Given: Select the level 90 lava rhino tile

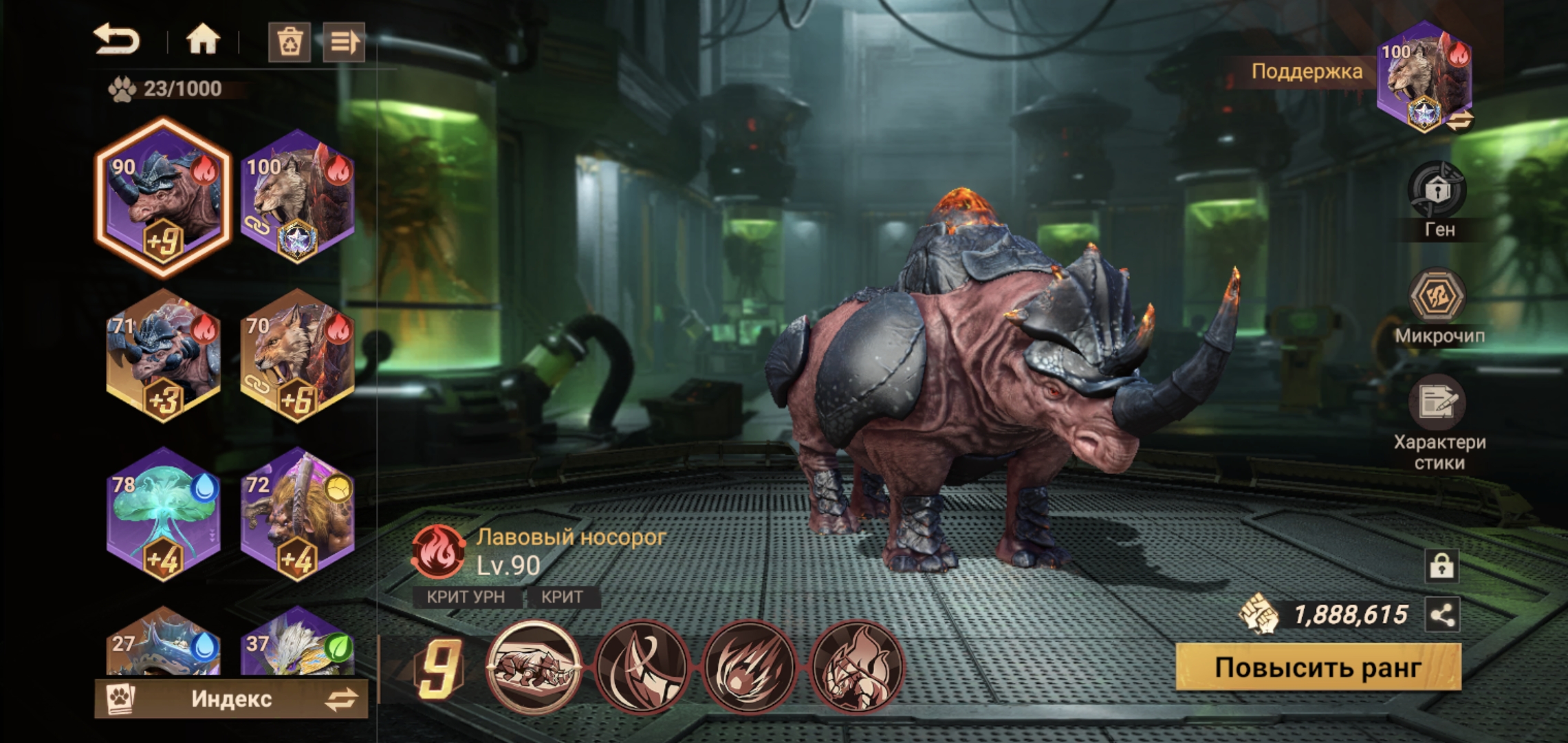Looking at the screenshot, I should [x=163, y=197].
